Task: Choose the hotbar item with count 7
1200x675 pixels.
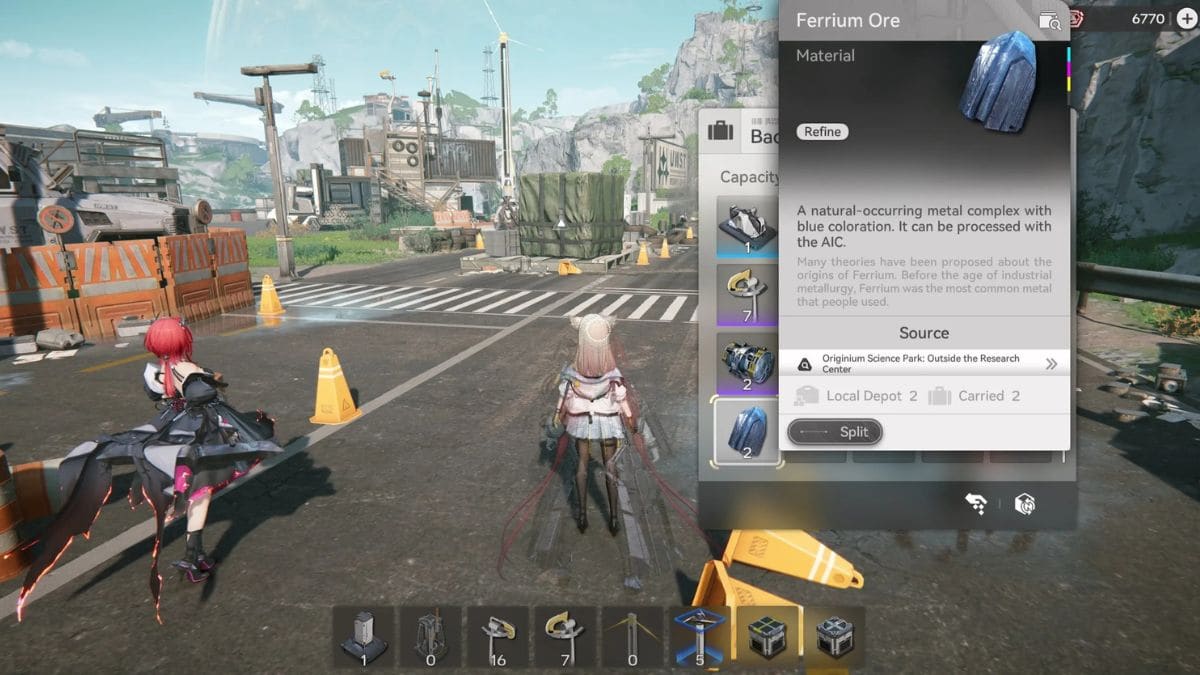Action: pyautogui.click(x=565, y=636)
